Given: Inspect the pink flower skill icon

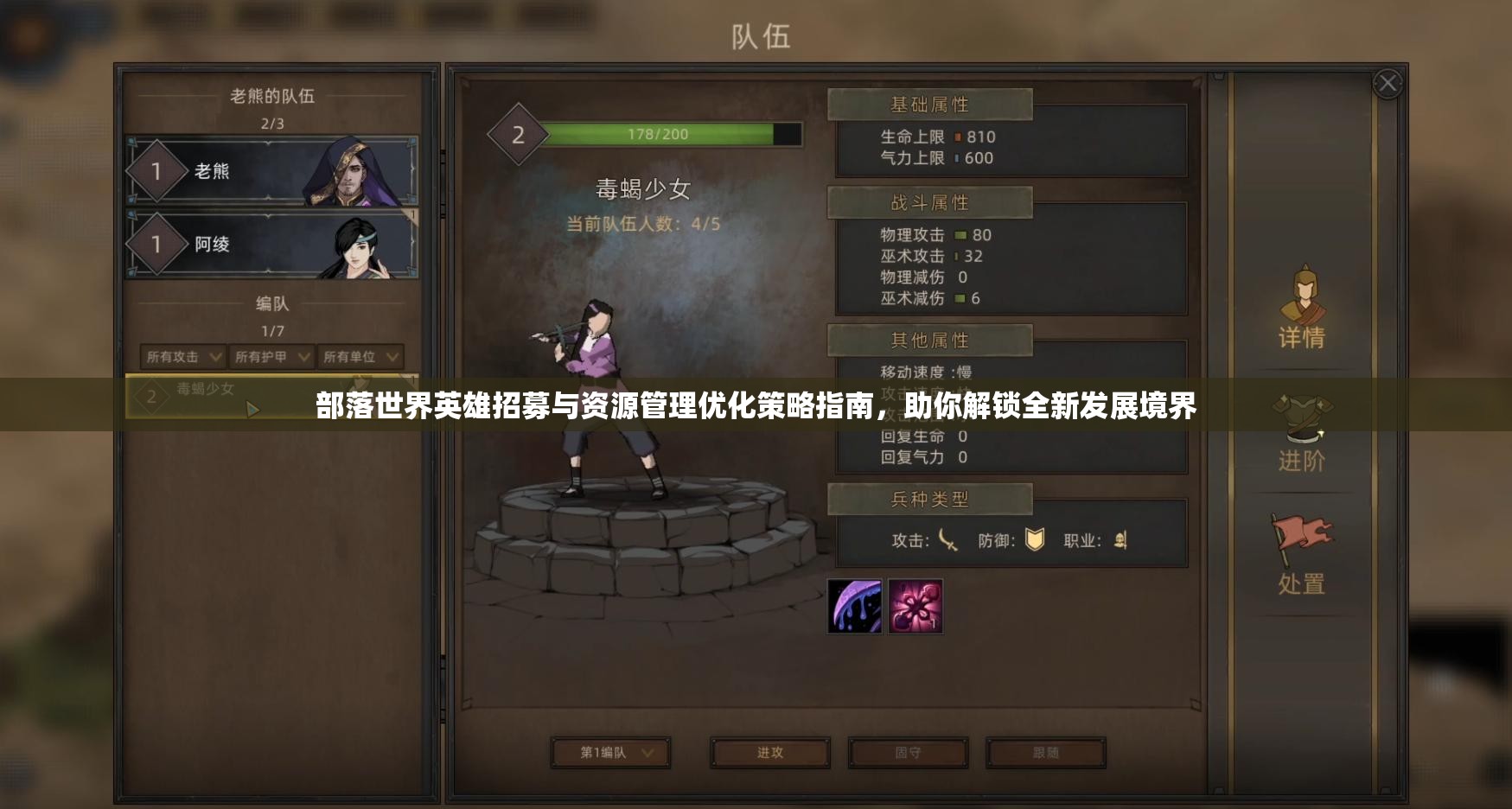Looking at the screenshot, I should point(915,605).
